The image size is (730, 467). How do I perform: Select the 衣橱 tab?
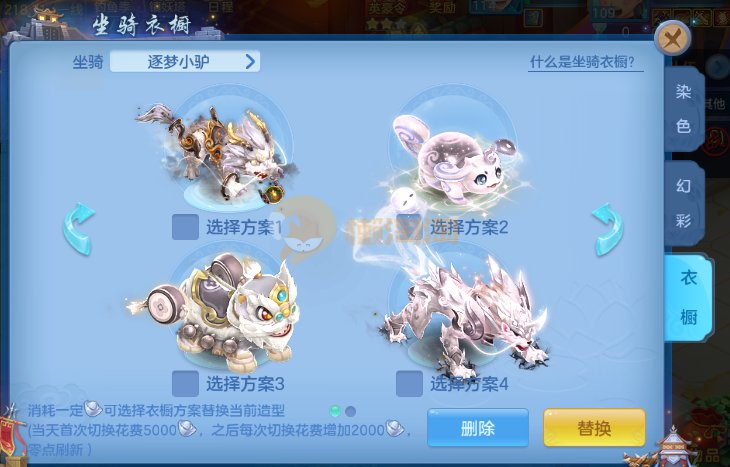[x=688, y=297]
